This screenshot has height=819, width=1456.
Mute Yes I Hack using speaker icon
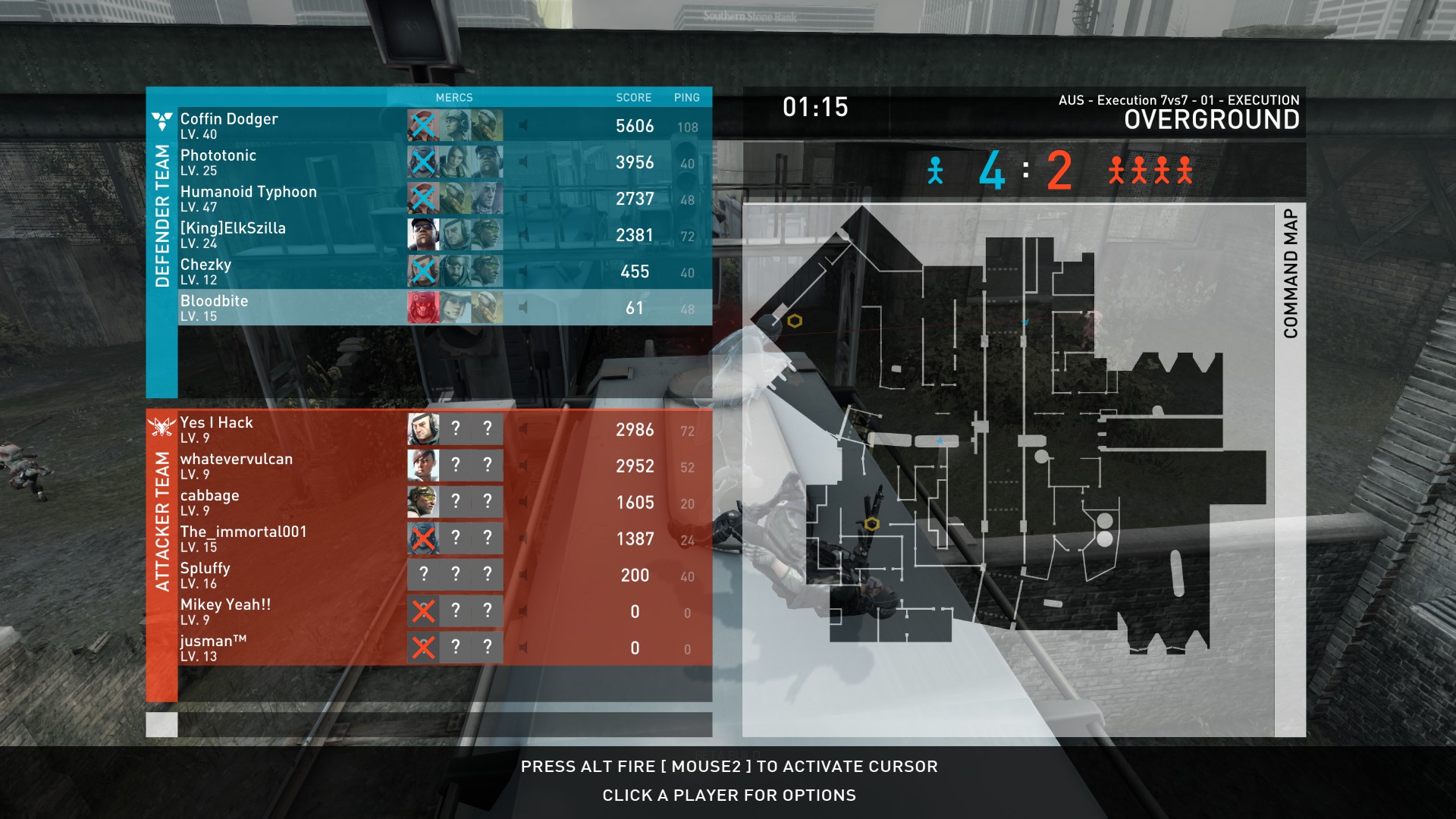[x=523, y=429]
